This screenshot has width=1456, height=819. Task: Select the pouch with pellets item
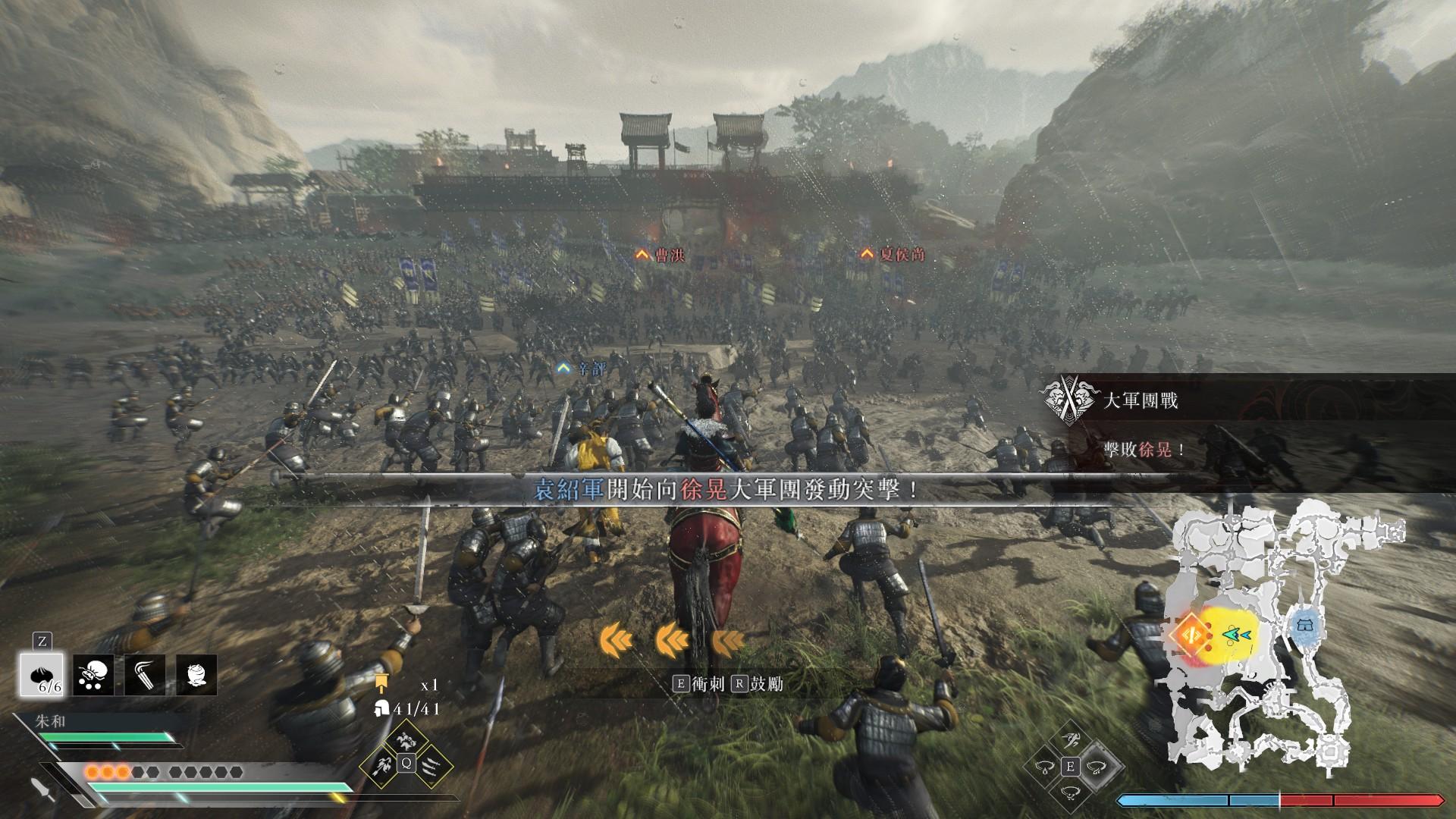coord(93,674)
